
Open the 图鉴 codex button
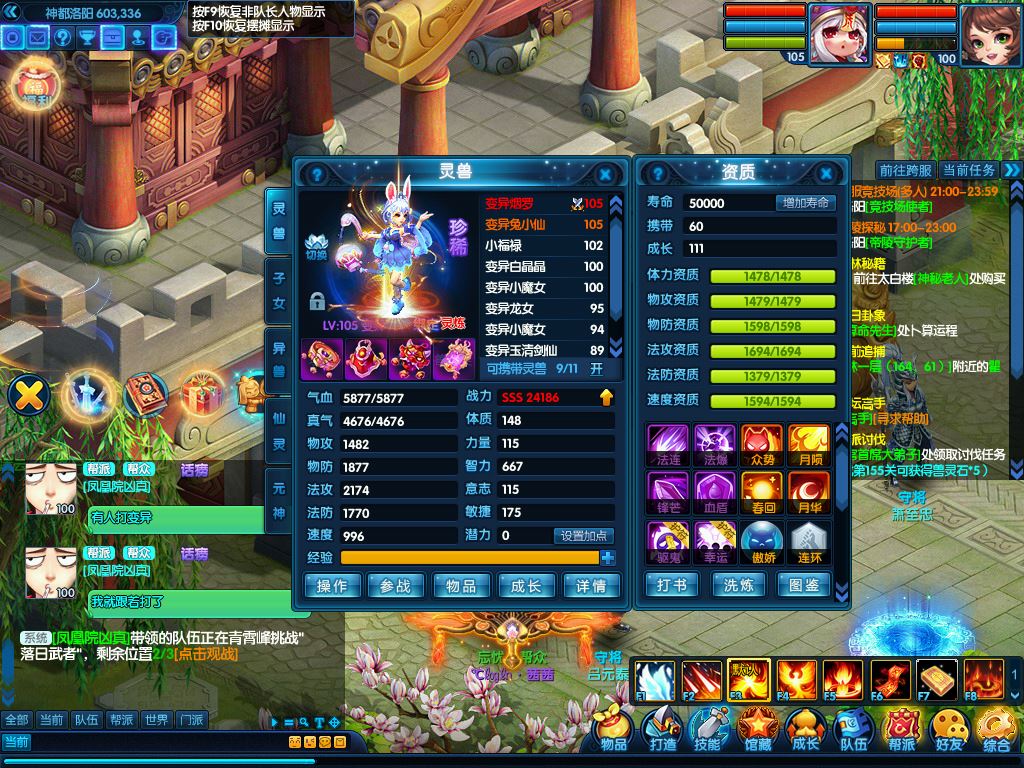(x=804, y=585)
